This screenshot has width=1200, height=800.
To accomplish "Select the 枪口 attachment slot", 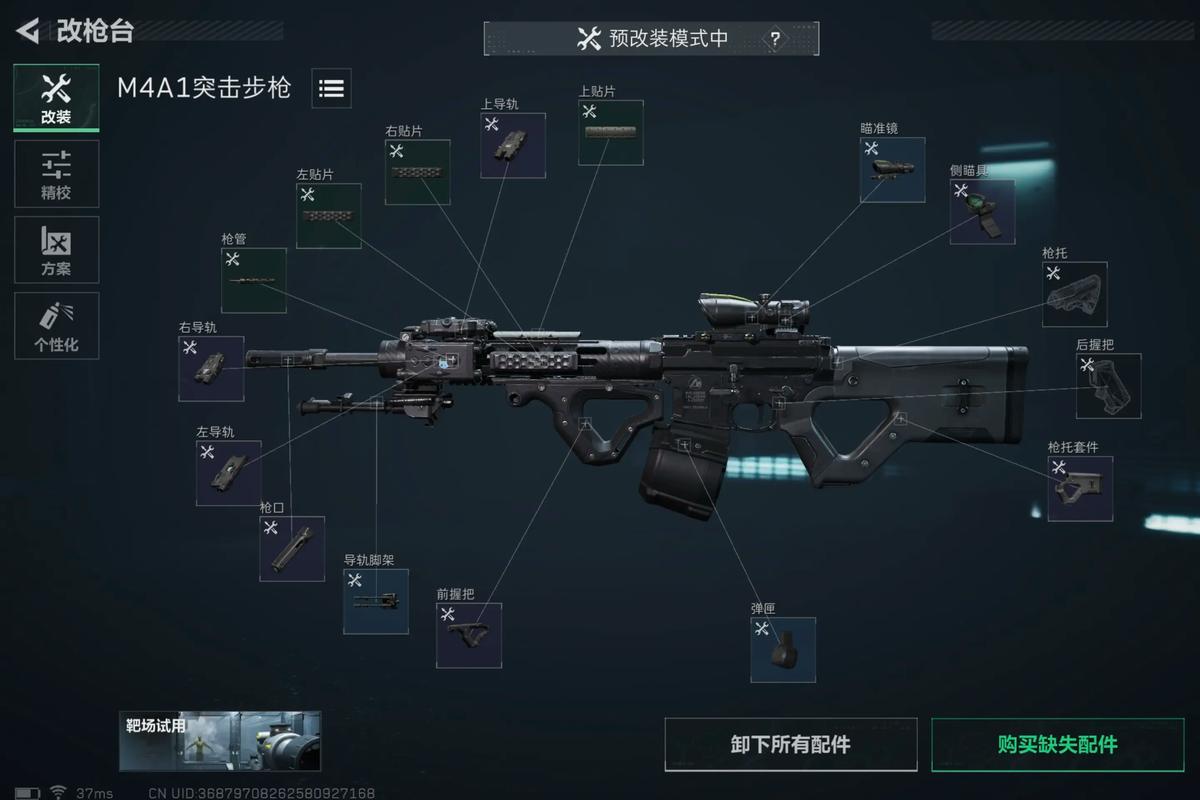I will tap(292, 548).
